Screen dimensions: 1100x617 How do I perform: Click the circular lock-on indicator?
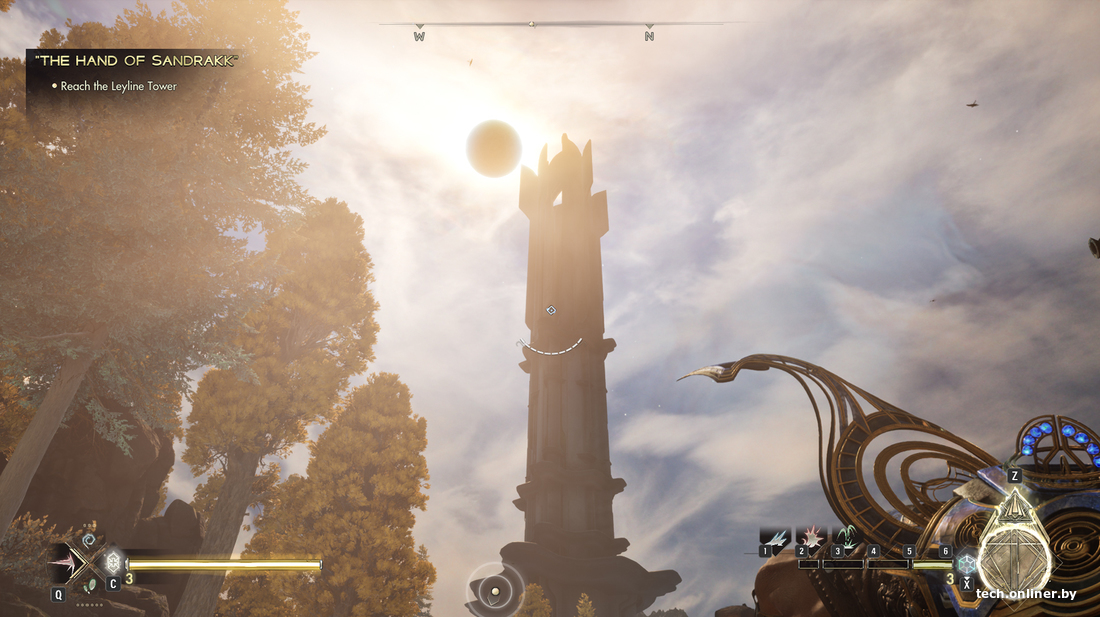click(x=494, y=591)
